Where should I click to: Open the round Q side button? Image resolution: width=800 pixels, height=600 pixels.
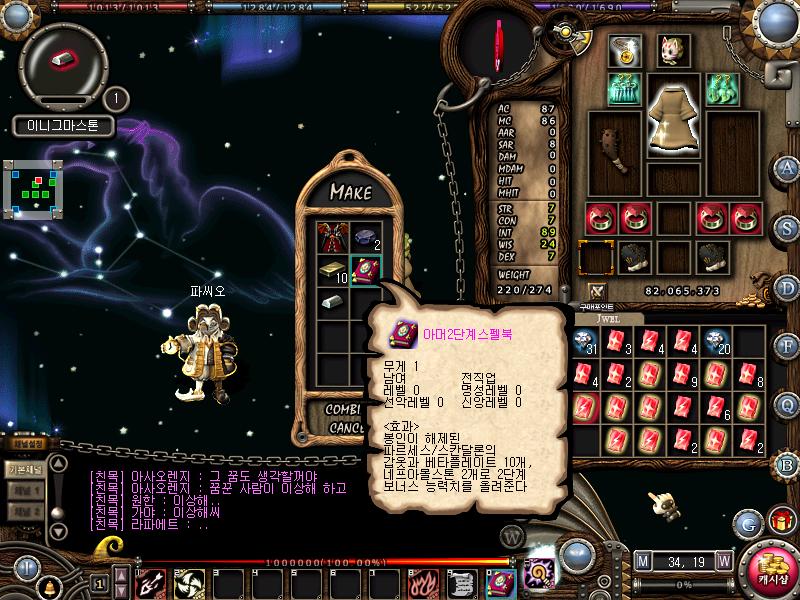tap(788, 404)
